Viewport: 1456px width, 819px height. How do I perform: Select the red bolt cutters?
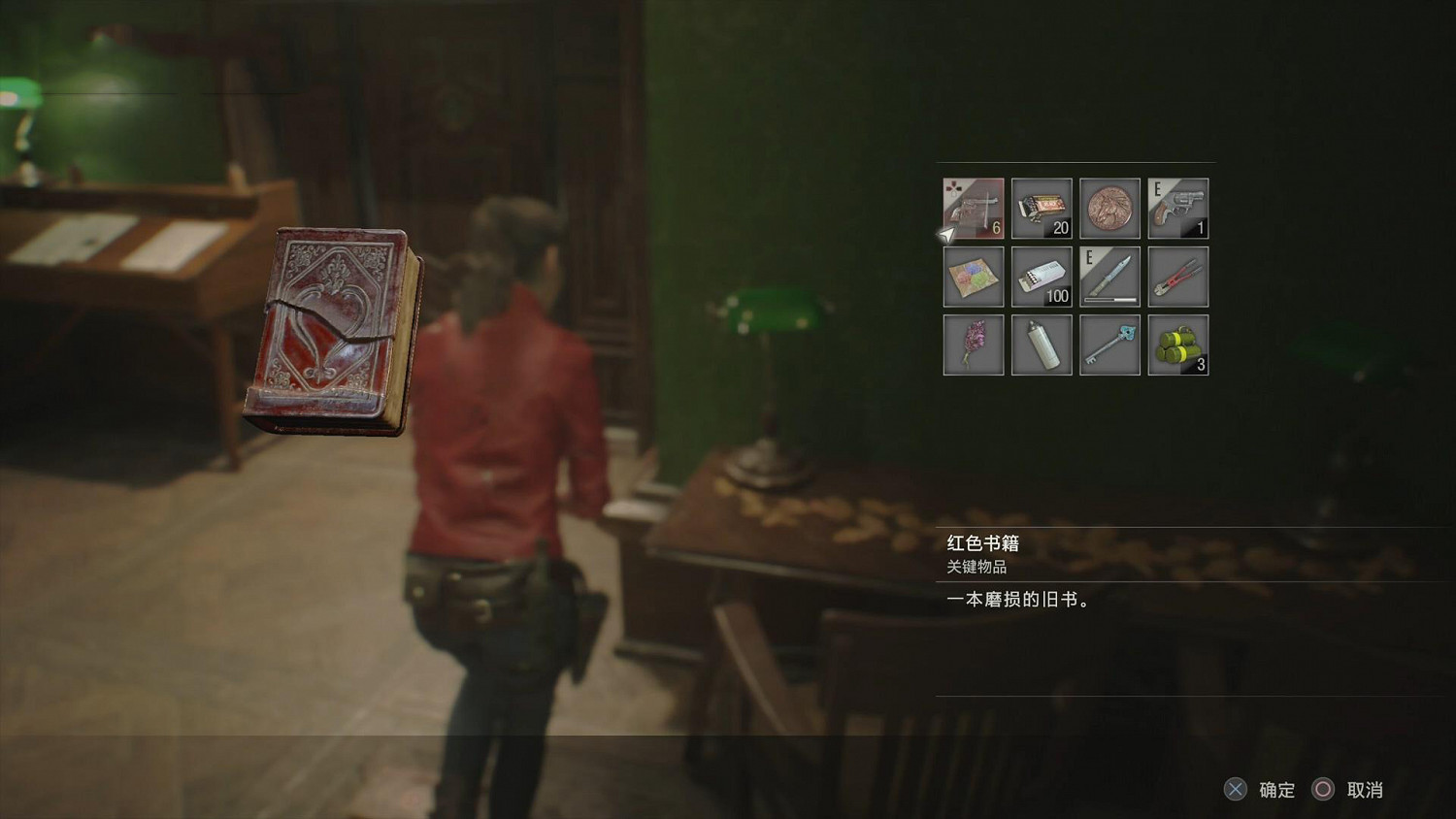[1177, 276]
